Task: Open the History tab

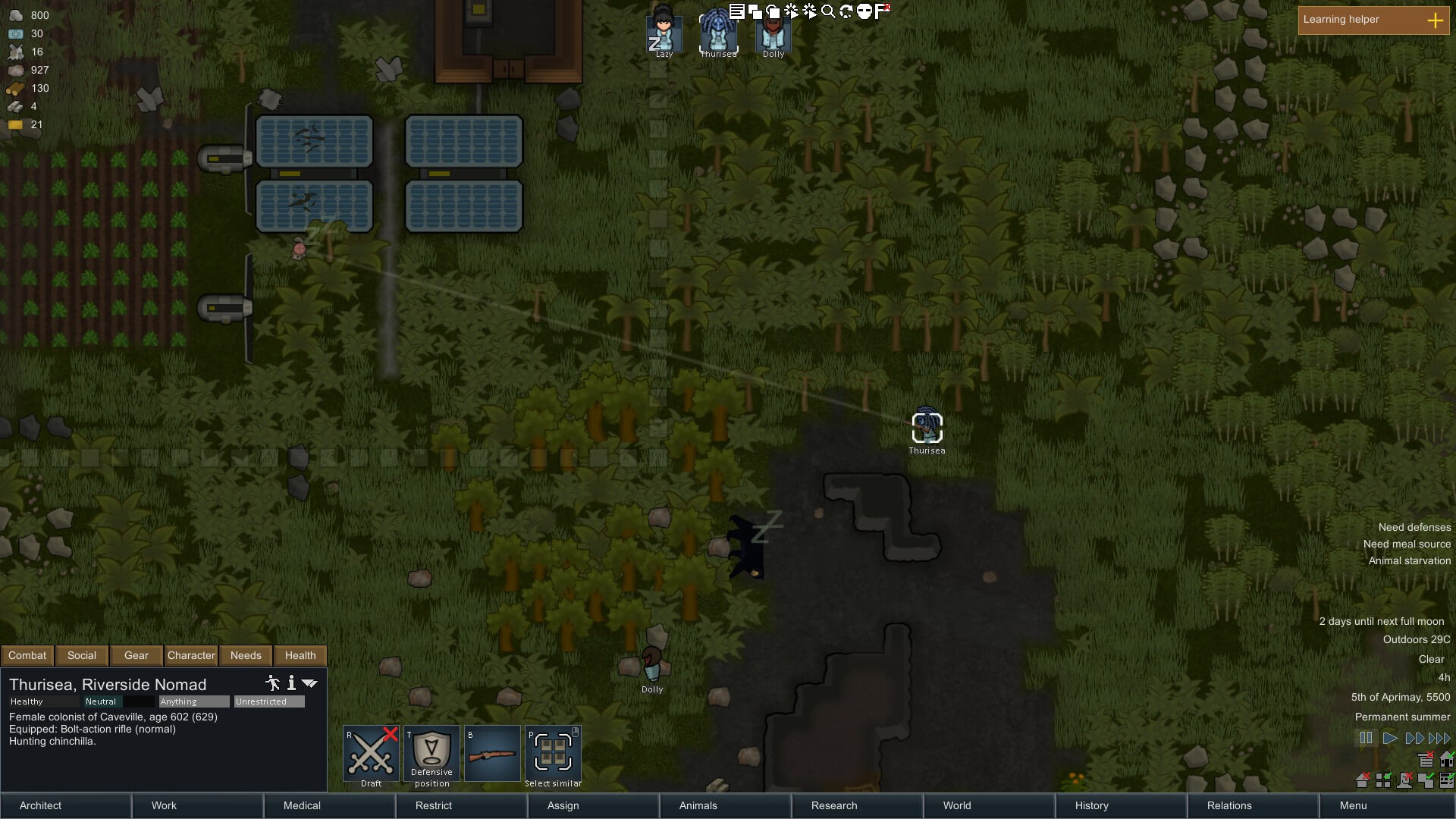Action: (1092, 805)
